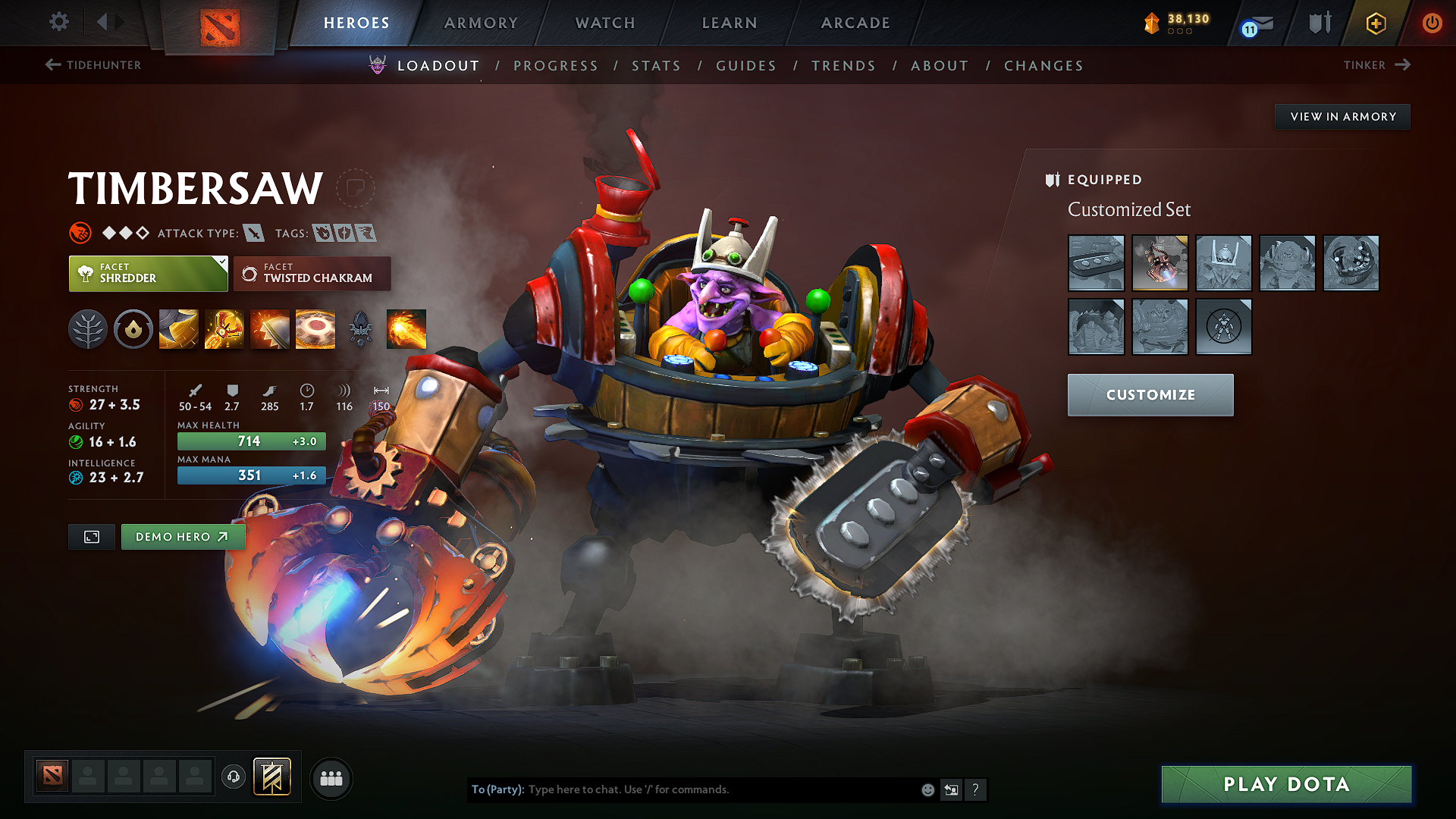Viewport: 1456px width, 819px height.
Task: Open the Armory menu item
Action: click(480, 23)
